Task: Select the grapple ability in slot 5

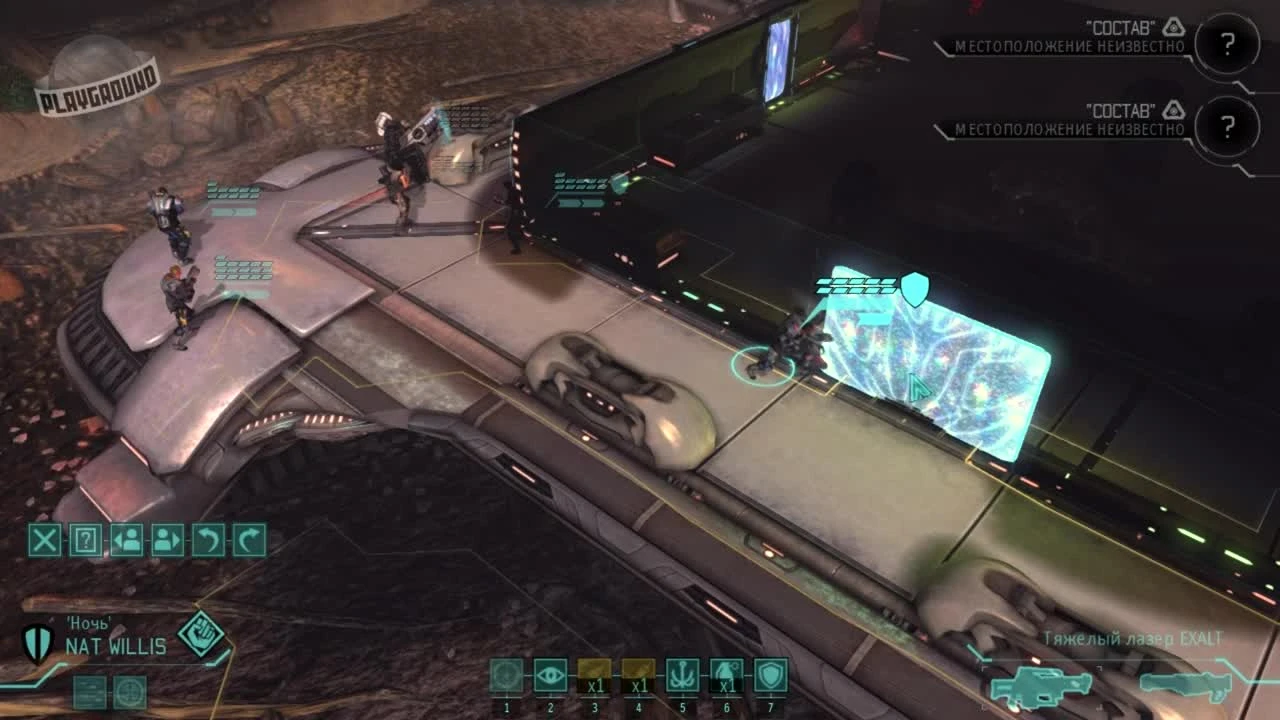Action: pyautogui.click(x=683, y=676)
